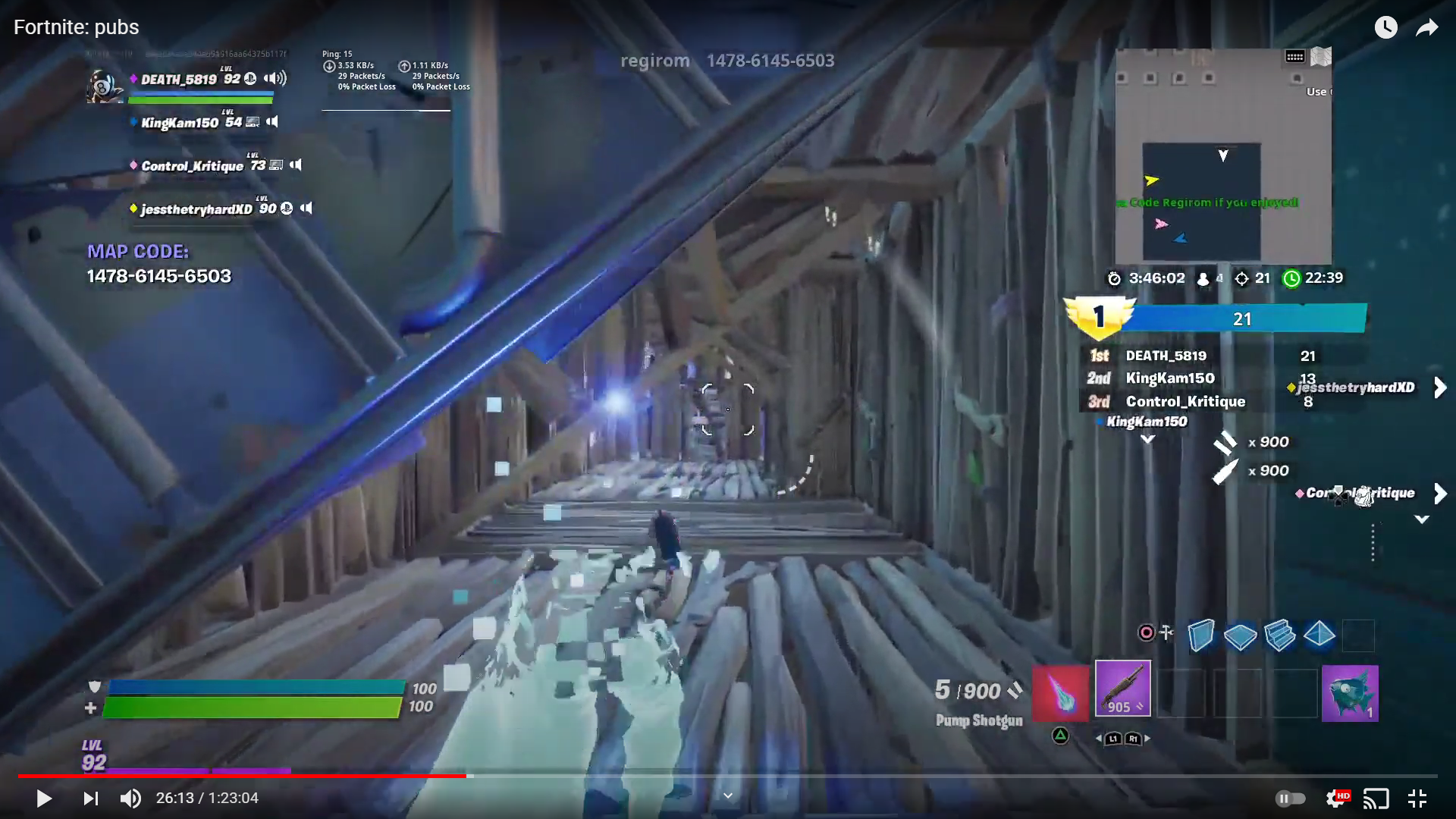Select the fish item in last slot
The width and height of the screenshot is (1456, 819).
coord(1349,692)
